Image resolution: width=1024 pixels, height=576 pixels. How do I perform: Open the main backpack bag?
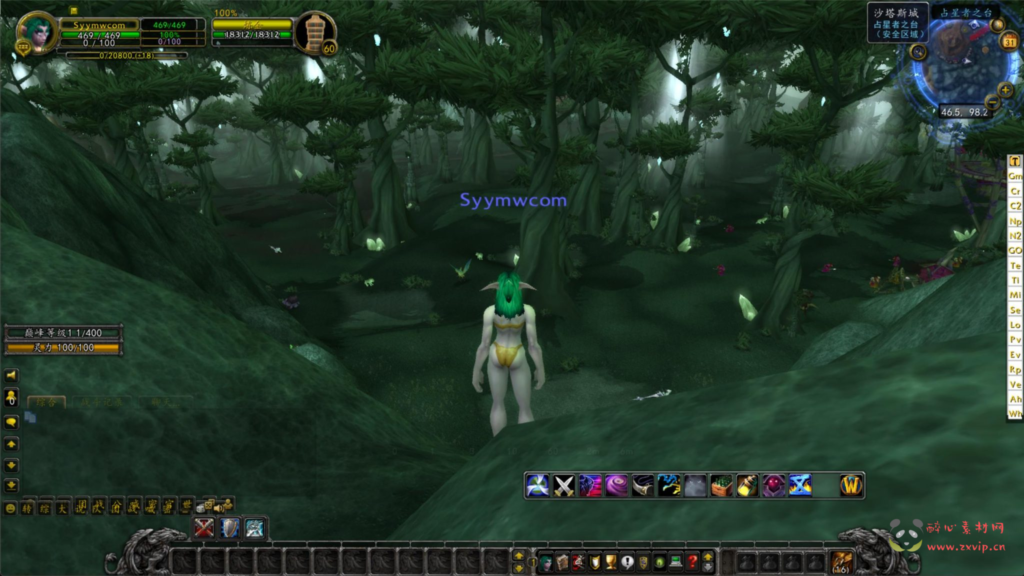click(x=841, y=562)
